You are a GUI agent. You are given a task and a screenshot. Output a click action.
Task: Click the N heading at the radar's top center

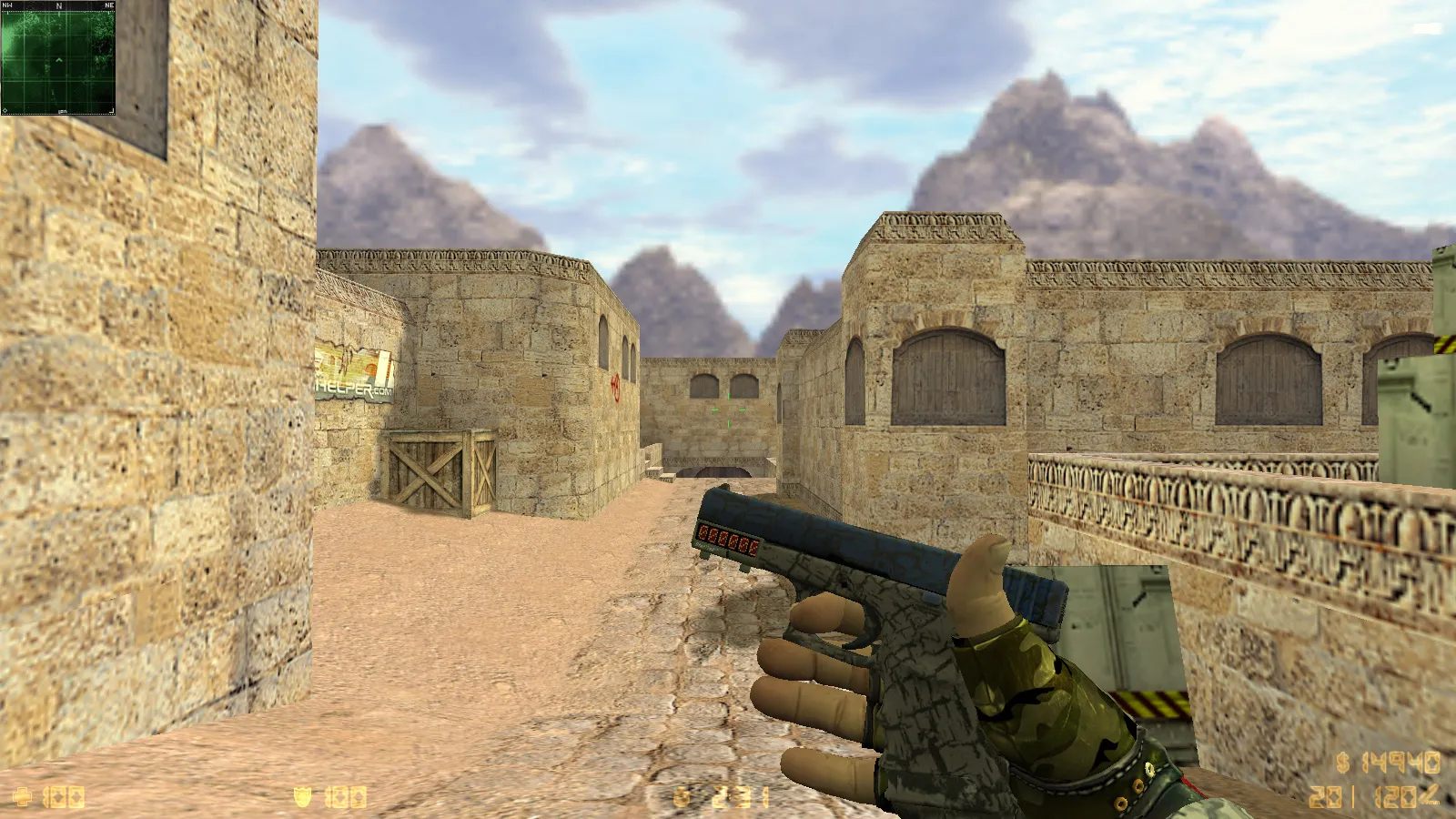59,5
